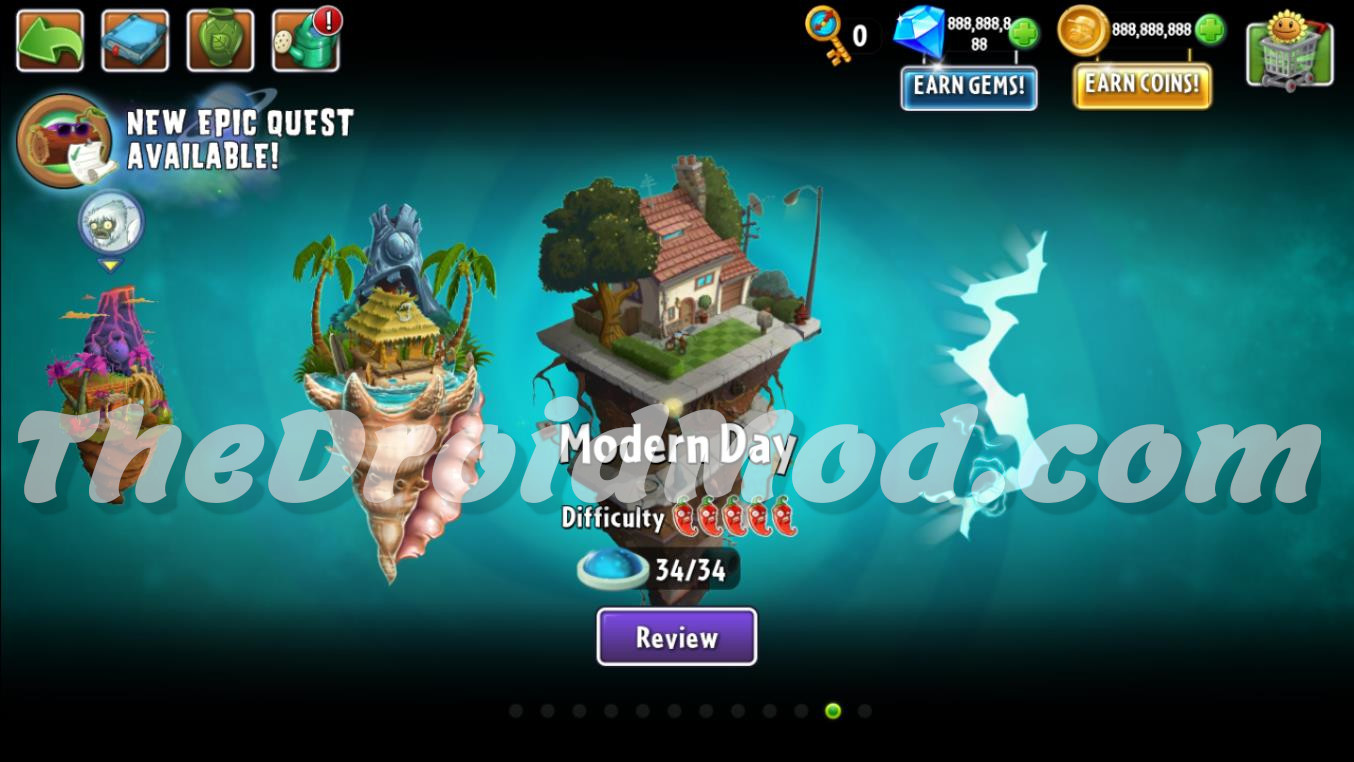Click the plus icon next to coins

click(x=1211, y=31)
